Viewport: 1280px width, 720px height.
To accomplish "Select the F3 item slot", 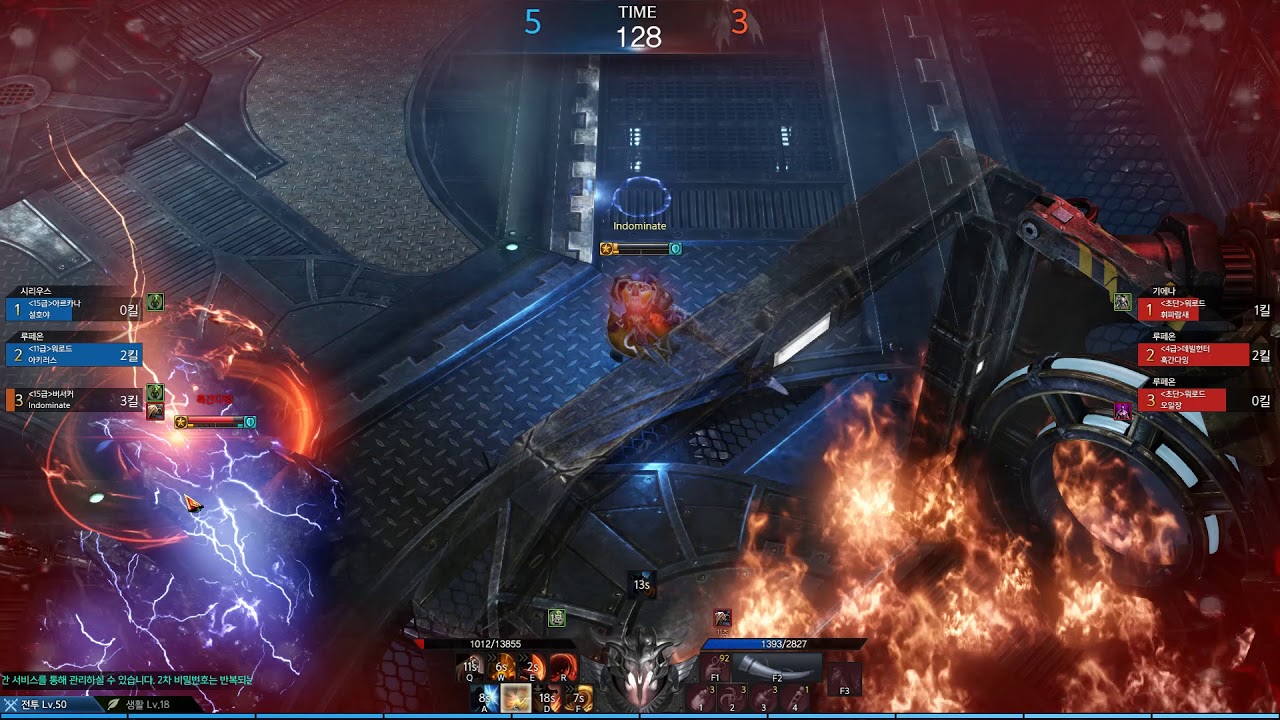I will click(845, 677).
